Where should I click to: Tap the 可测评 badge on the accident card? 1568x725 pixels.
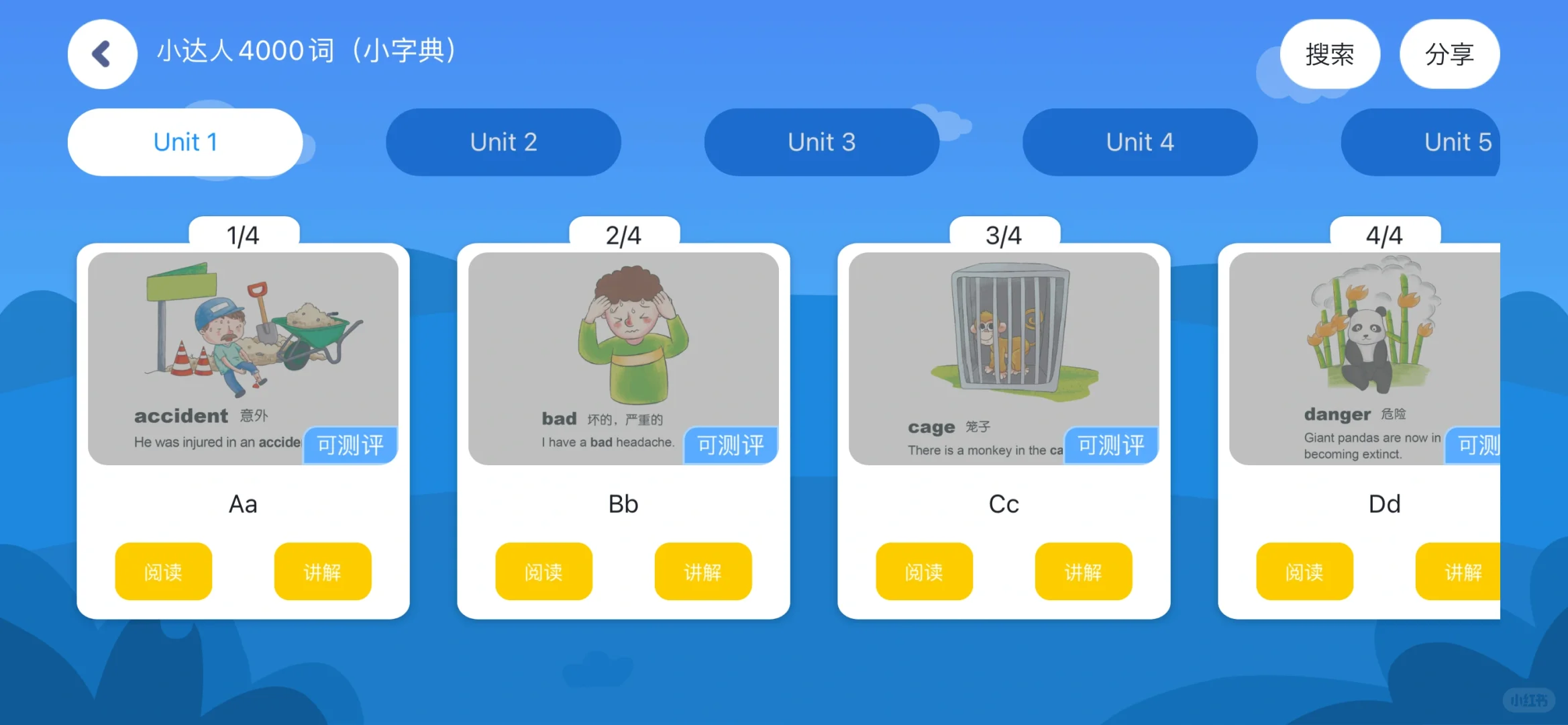350,444
